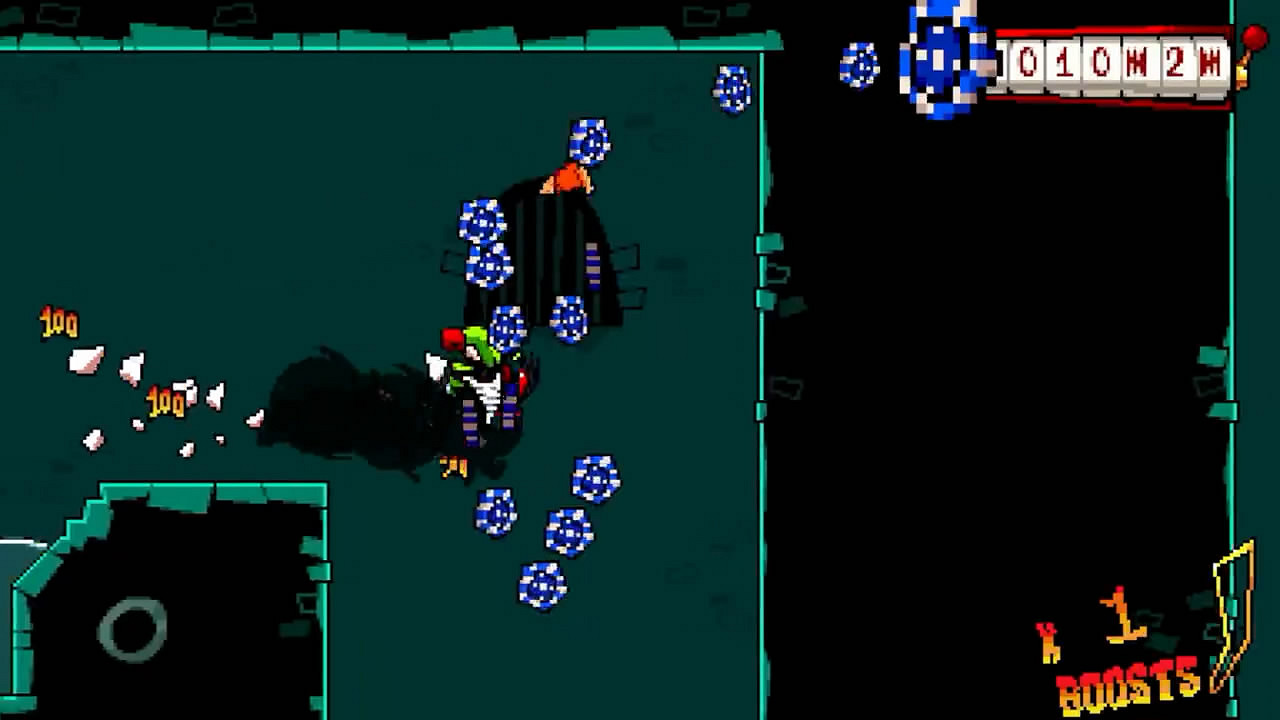Image resolution: width=1280 pixels, height=720 pixels.
Task: Click the blue chip below the player
Action: tap(497, 510)
